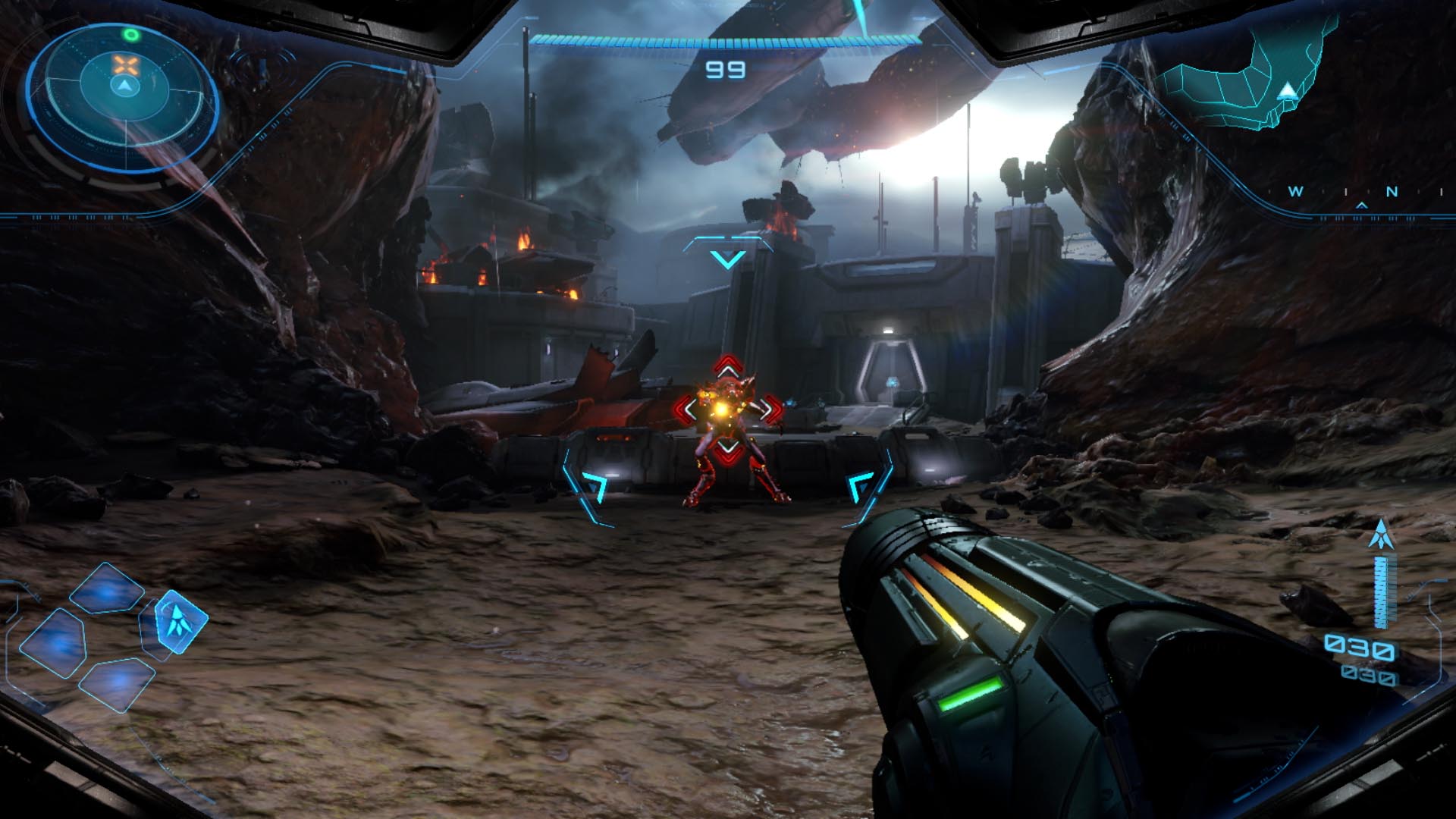Image resolution: width=1456 pixels, height=819 pixels.
Task: Click the shield counter showing 99
Action: coord(726,71)
